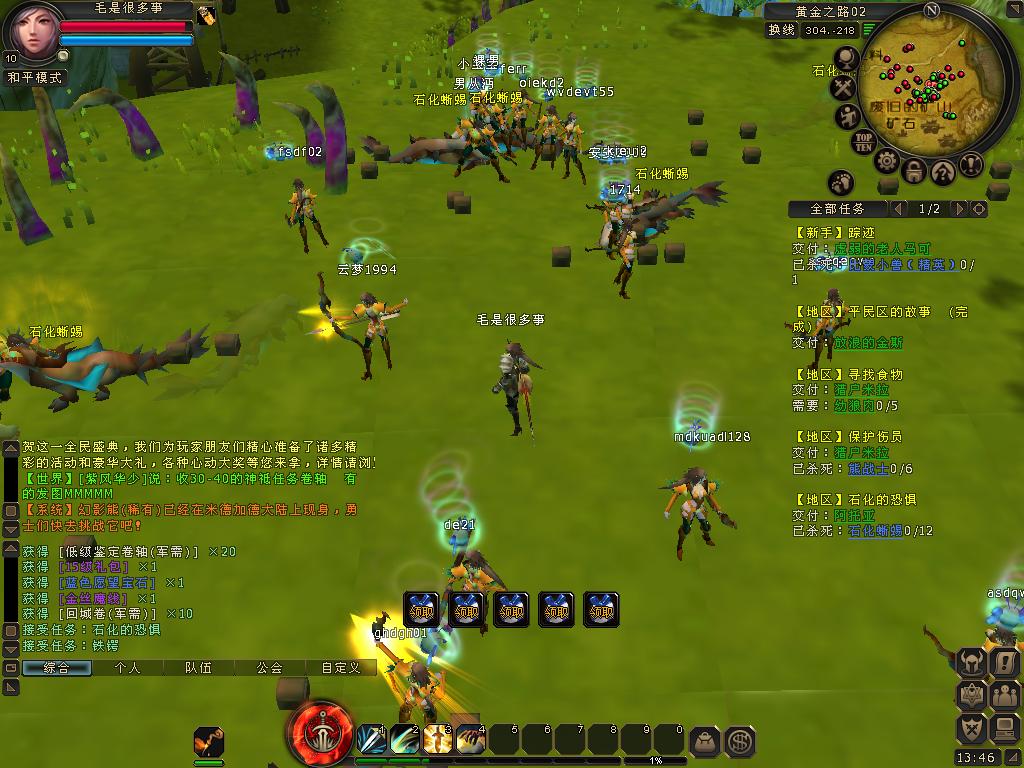Open the bag inventory icon
1024x768 pixels.
click(706, 741)
